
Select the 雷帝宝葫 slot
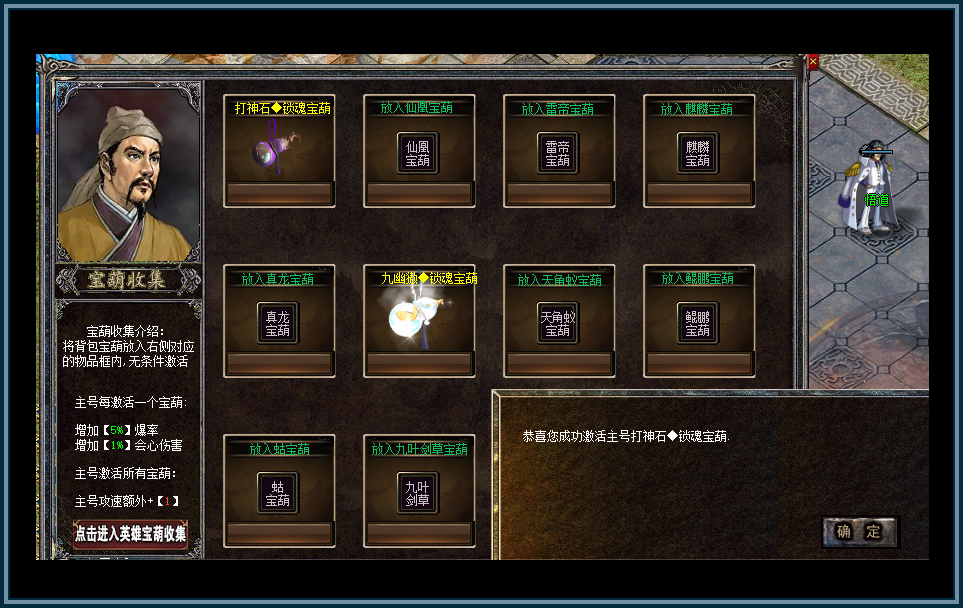coord(558,153)
